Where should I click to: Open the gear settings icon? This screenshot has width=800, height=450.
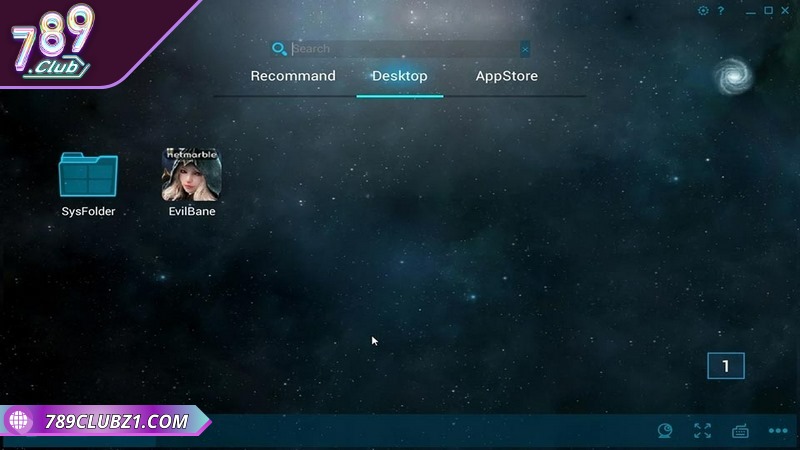[x=703, y=11]
